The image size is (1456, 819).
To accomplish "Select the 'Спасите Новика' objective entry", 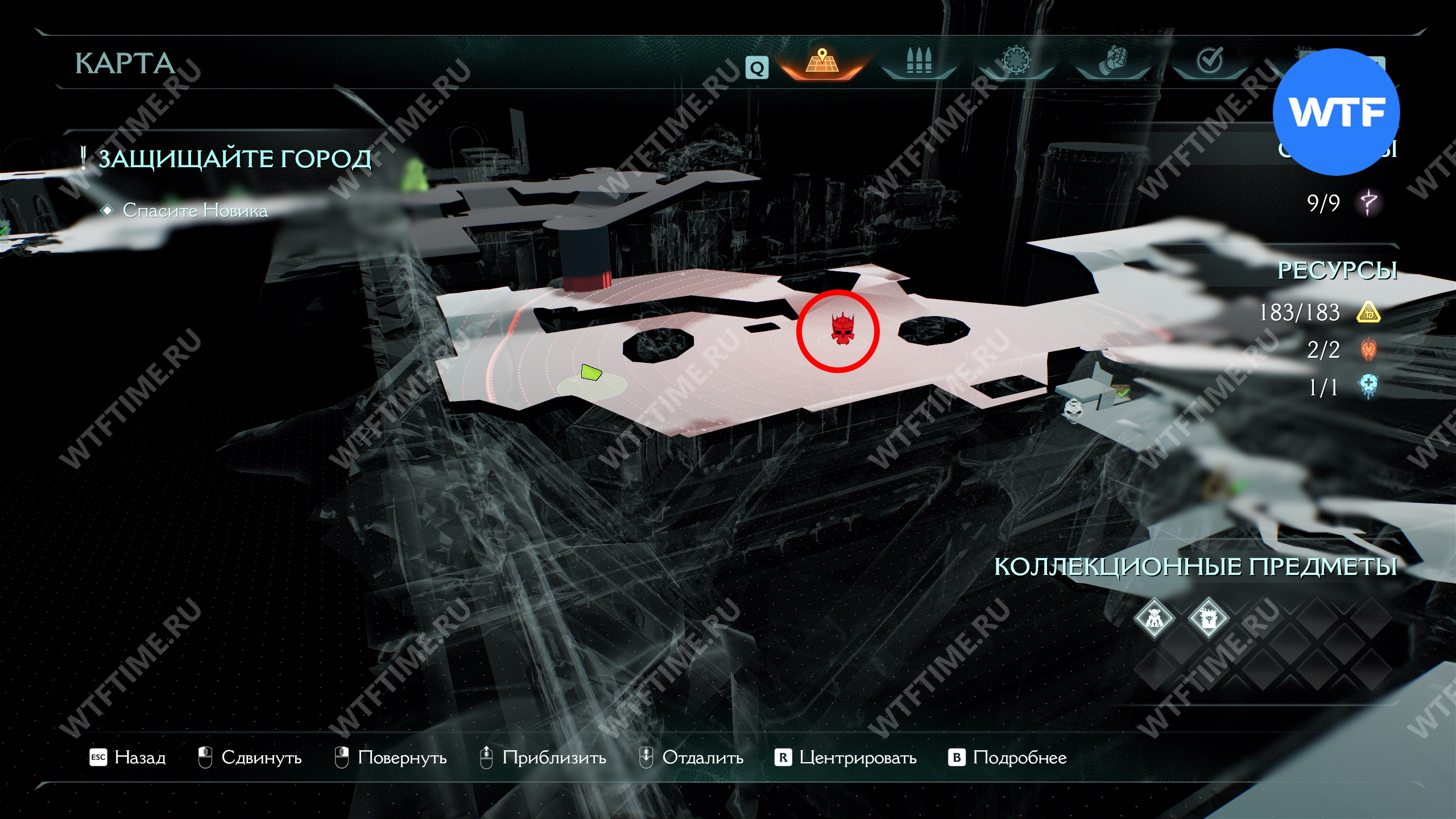I will [x=195, y=210].
